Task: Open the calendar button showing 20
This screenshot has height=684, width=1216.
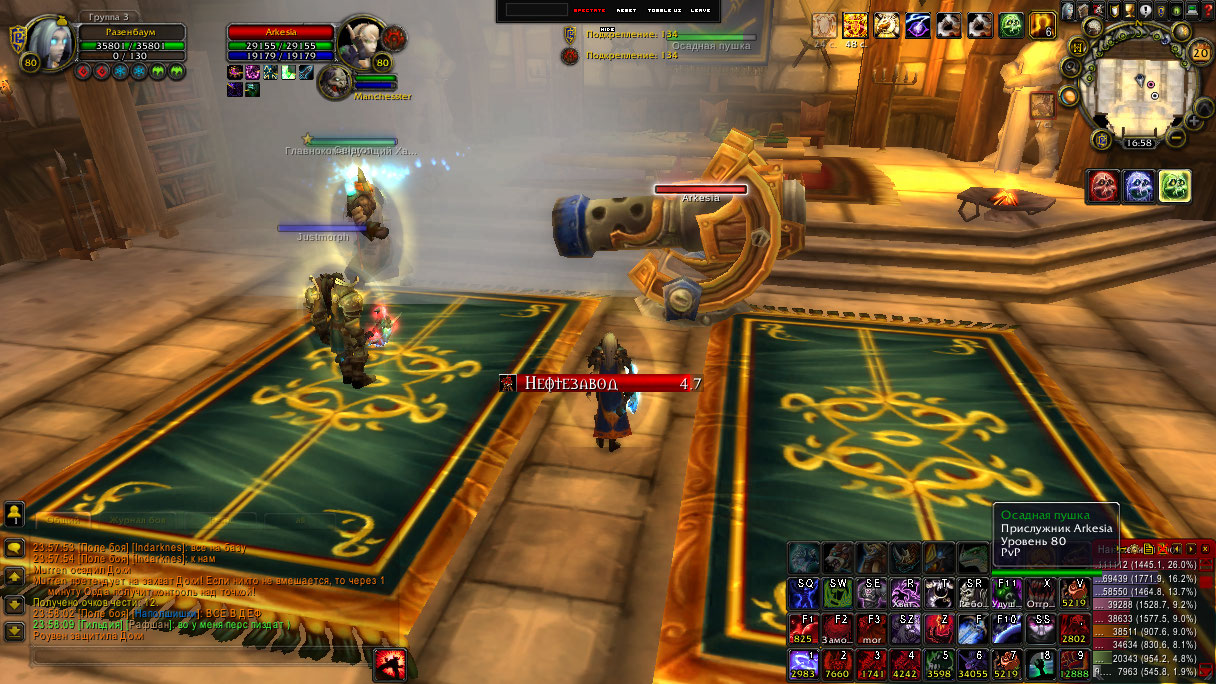Action: [1201, 52]
